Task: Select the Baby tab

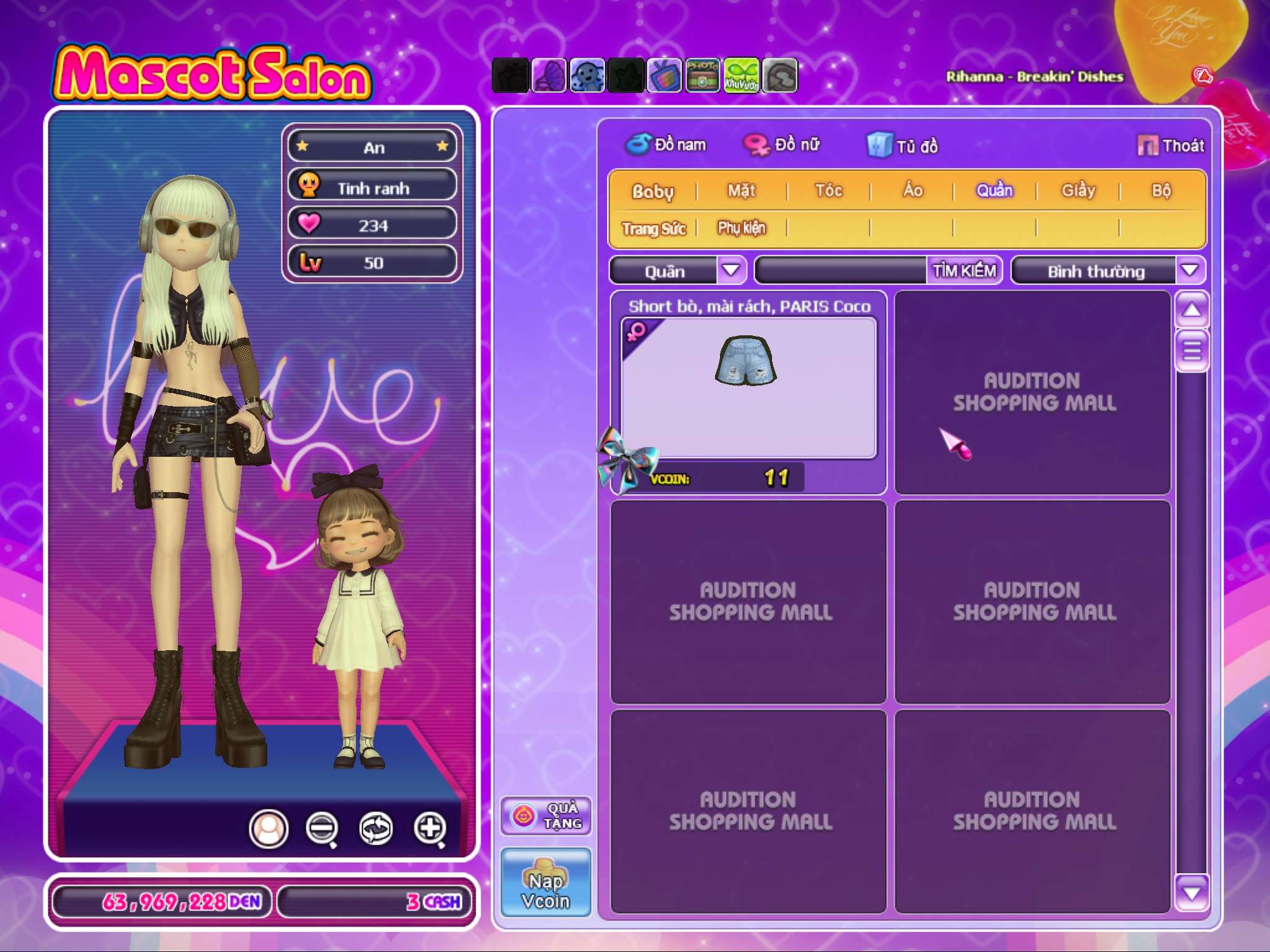Action: pyautogui.click(x=652, y=191)
